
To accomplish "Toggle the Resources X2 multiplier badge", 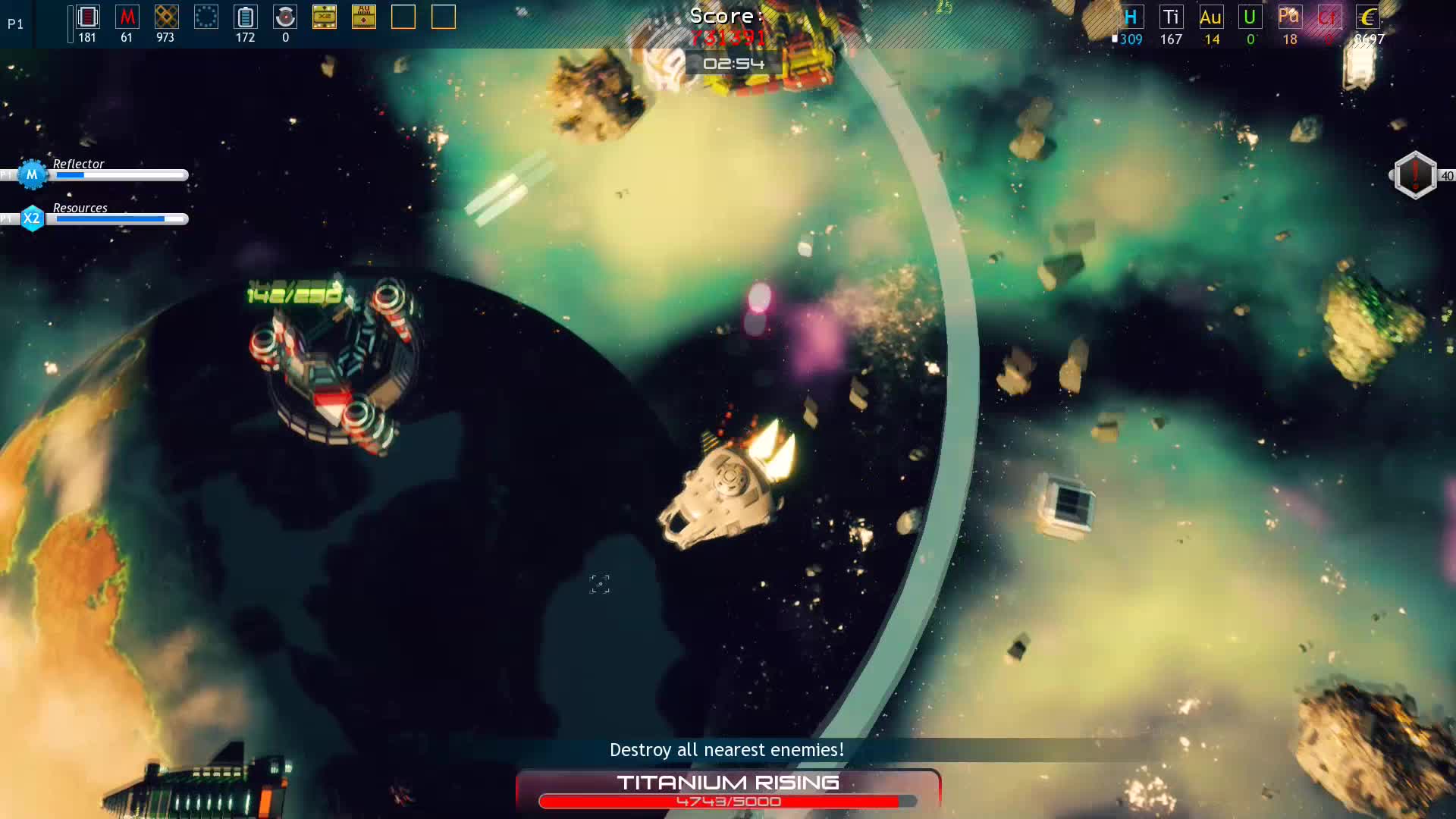I will coord(31,218).
